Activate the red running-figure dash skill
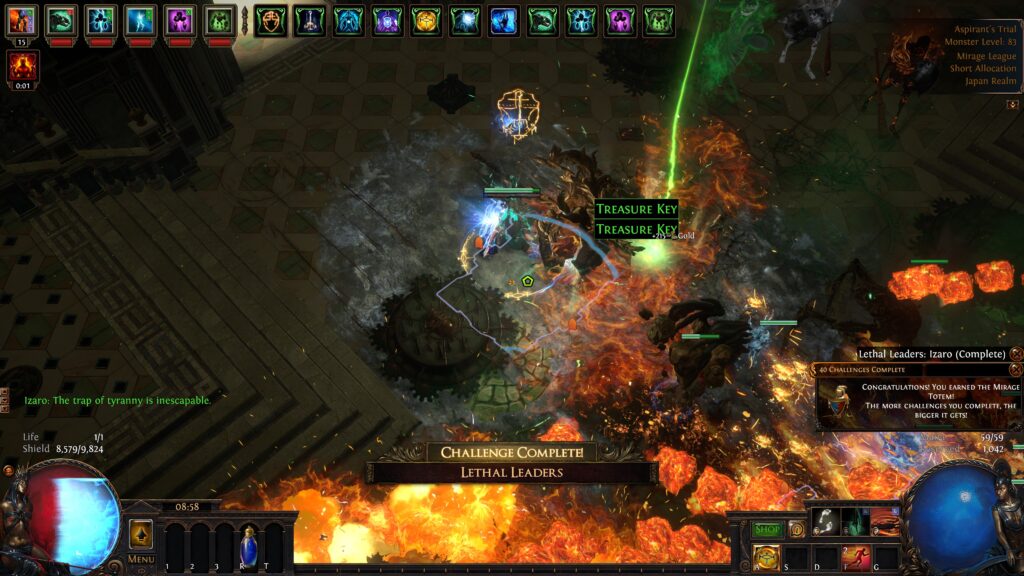The height and width of the screenshot is (576, 1024). [856, 558]
